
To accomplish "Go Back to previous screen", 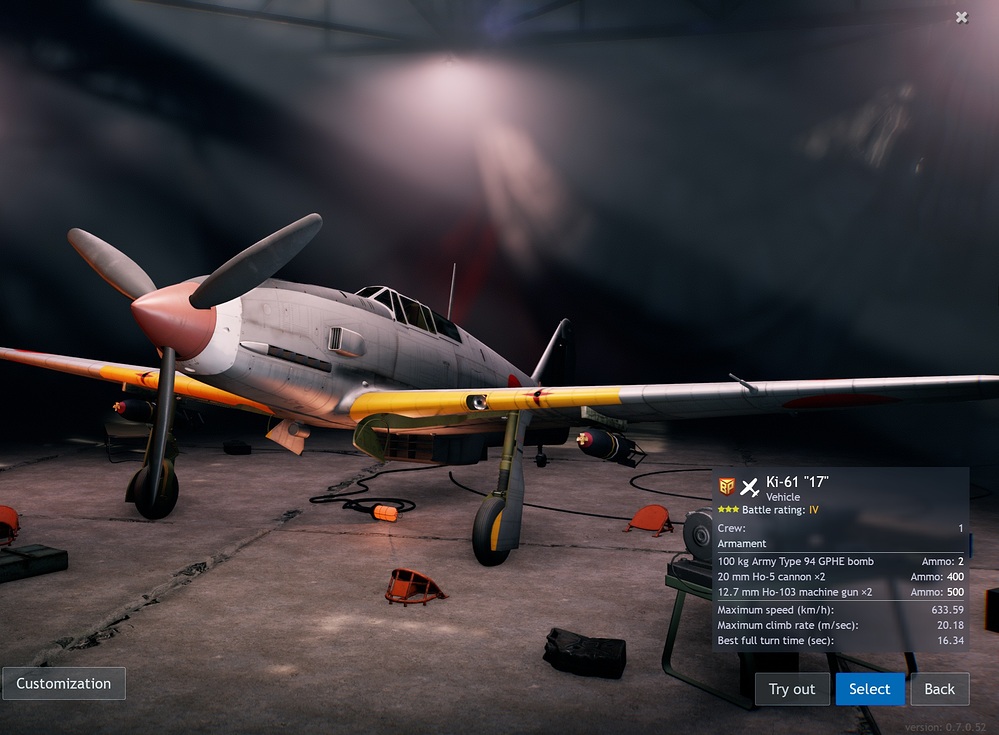I will [939, 689].
